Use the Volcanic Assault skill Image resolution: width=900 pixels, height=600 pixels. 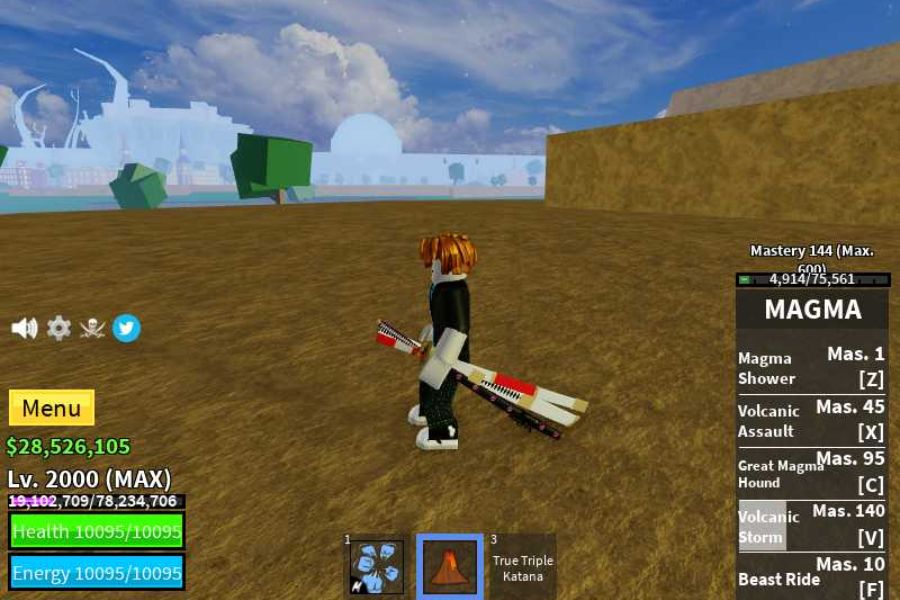click(x=811, y=420)
